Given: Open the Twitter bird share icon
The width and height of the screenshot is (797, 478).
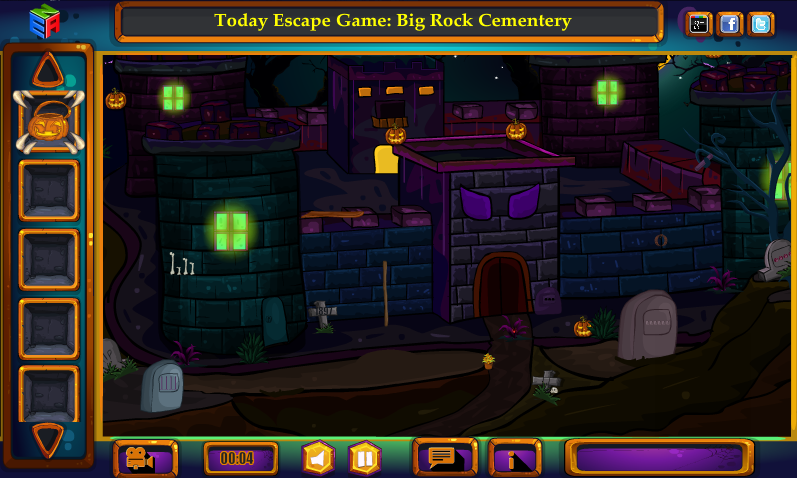Looking at the screenshot, I should [760, 24].
